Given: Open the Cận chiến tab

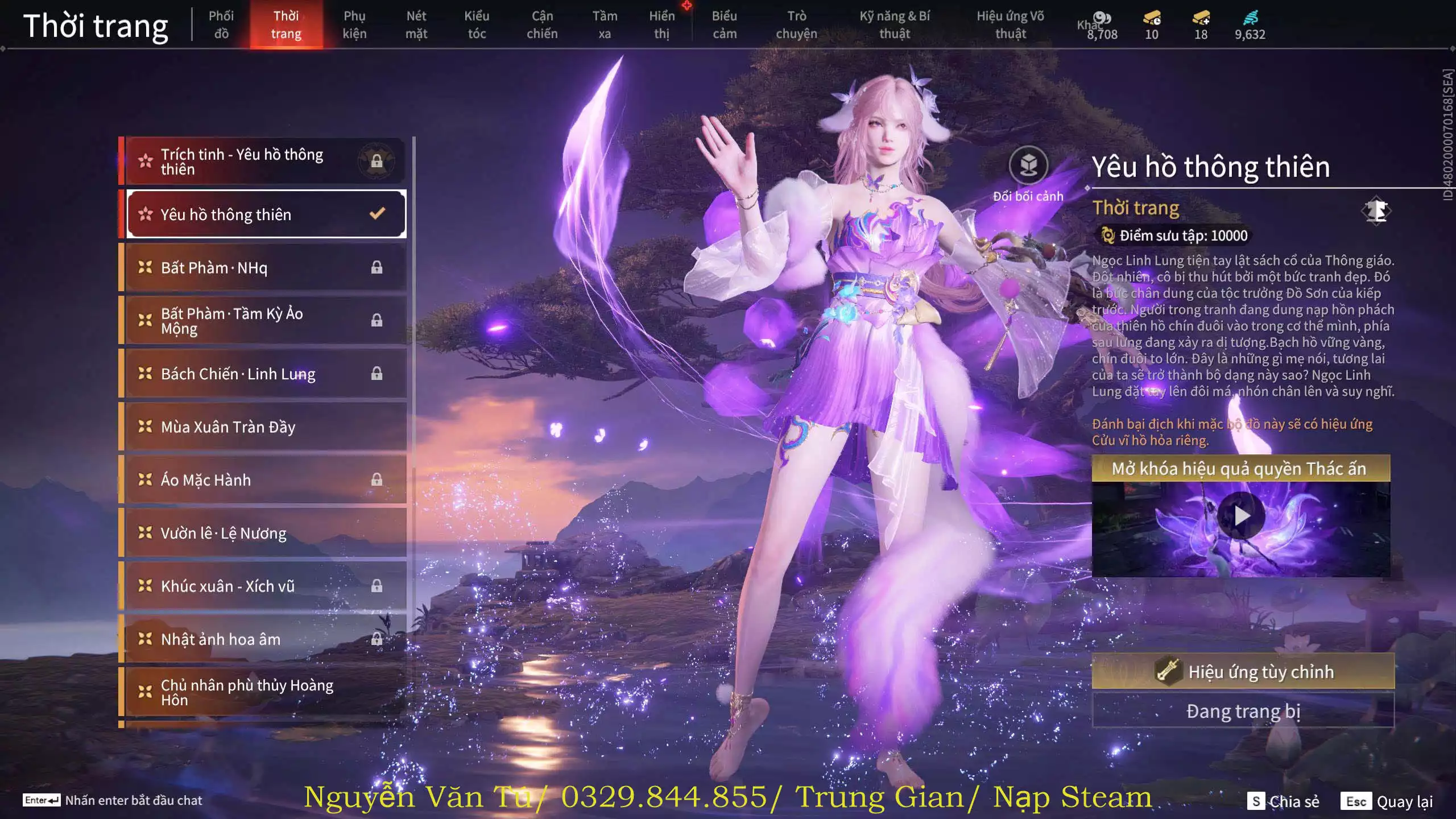Looking at the screenshot, I should pyautogui.click(x=542, y=25).
